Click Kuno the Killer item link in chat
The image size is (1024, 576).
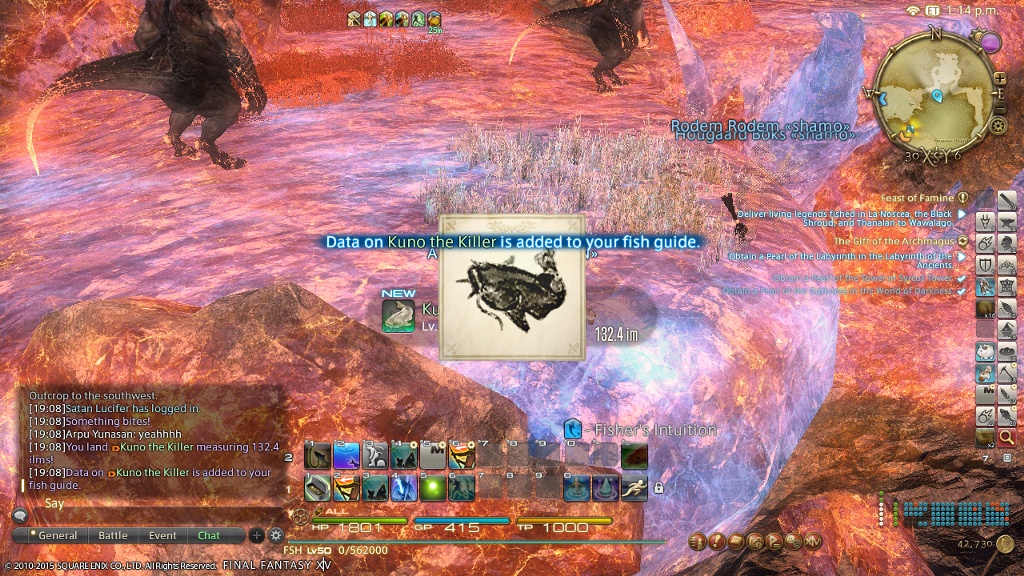(155, 447)
